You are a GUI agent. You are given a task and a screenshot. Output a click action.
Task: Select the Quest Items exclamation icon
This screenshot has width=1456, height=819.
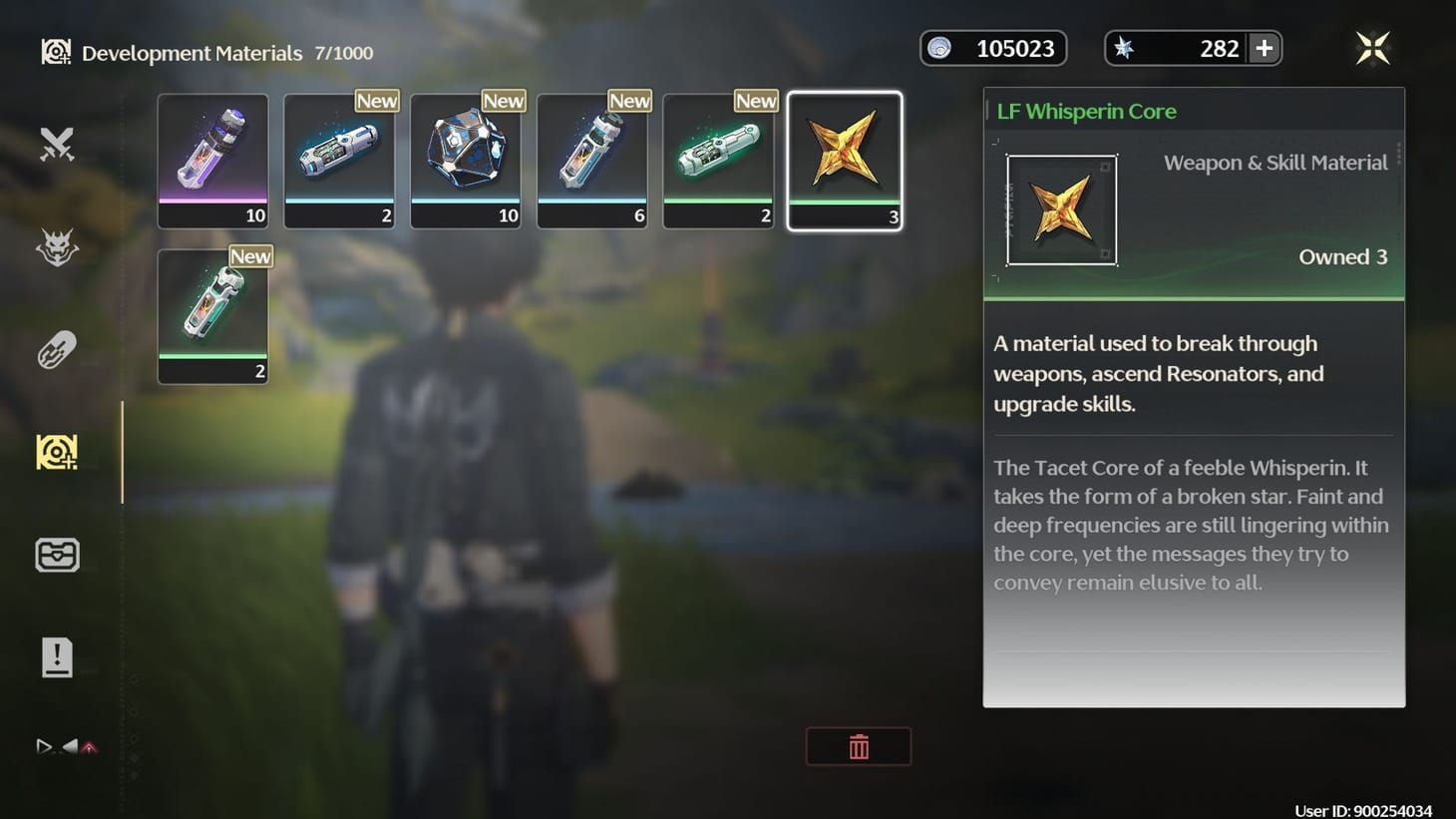(x=57, y=656)
